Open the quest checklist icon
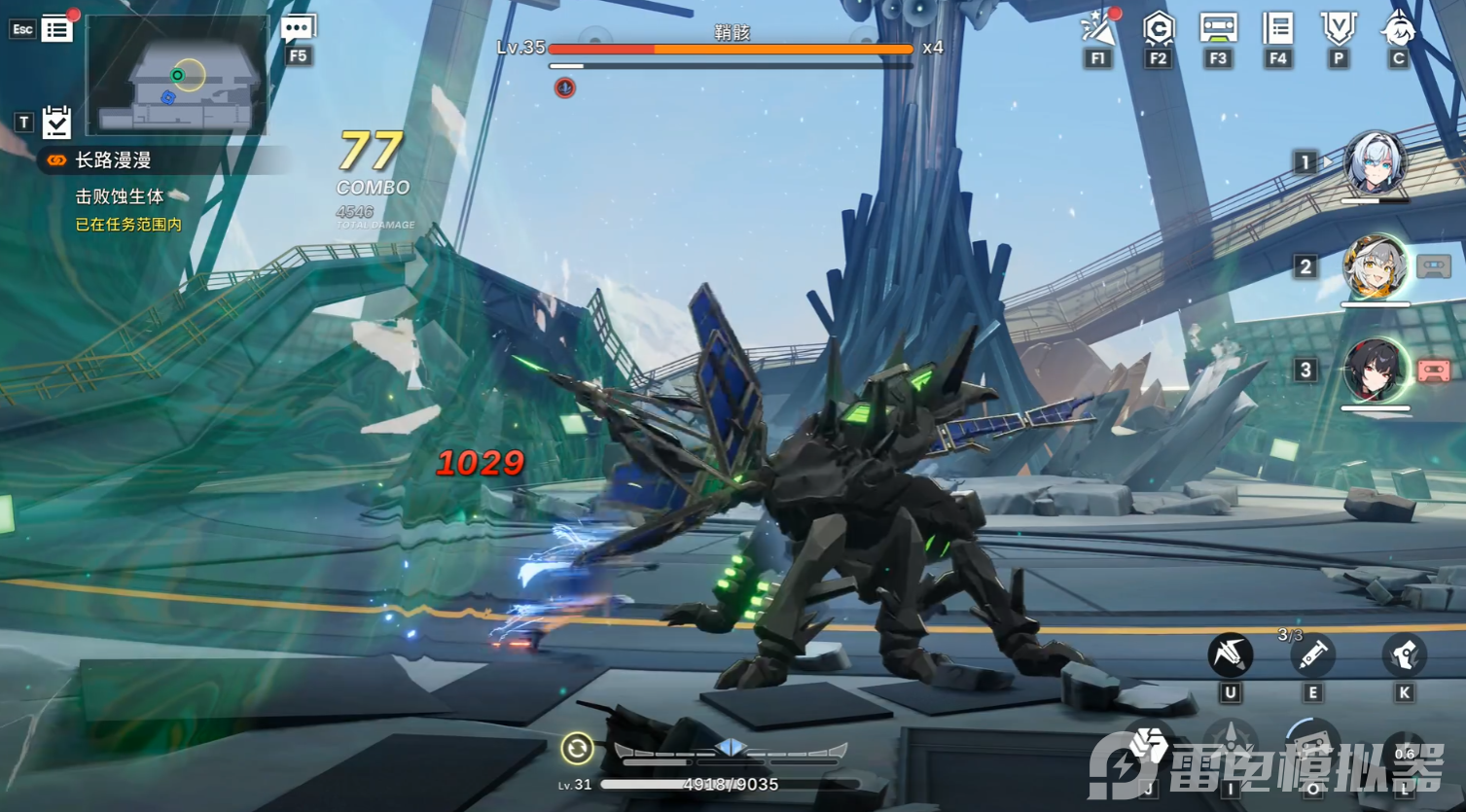 coord(56,122)
